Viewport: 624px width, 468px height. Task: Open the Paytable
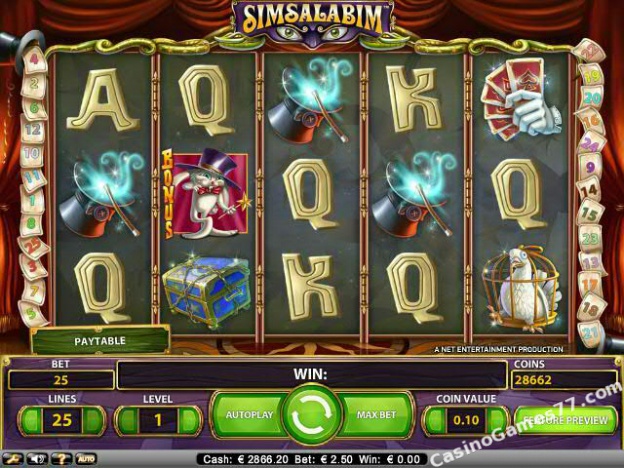[99, 341]
